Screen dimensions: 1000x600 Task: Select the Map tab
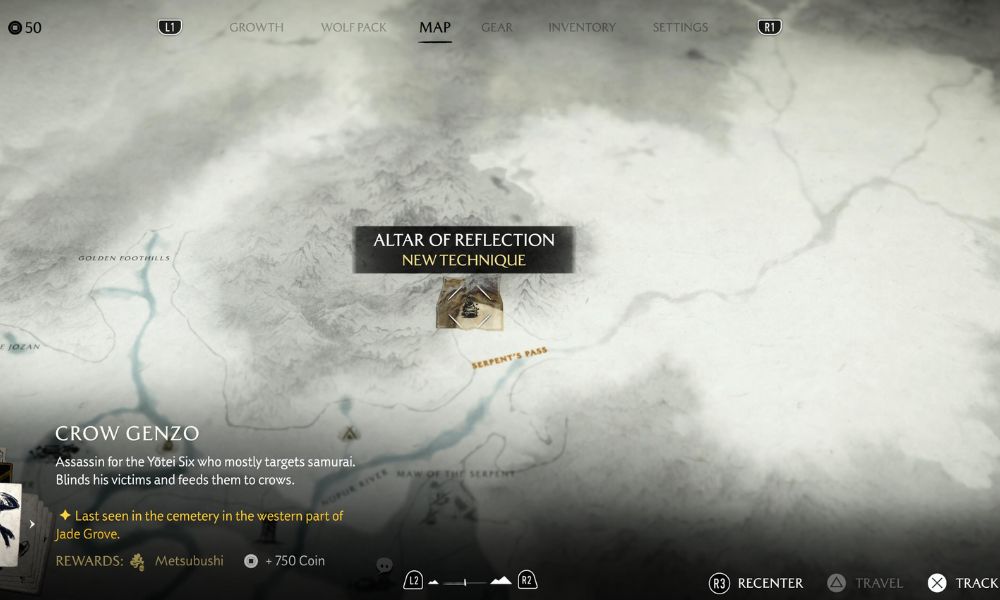click(x=435, y=27)
